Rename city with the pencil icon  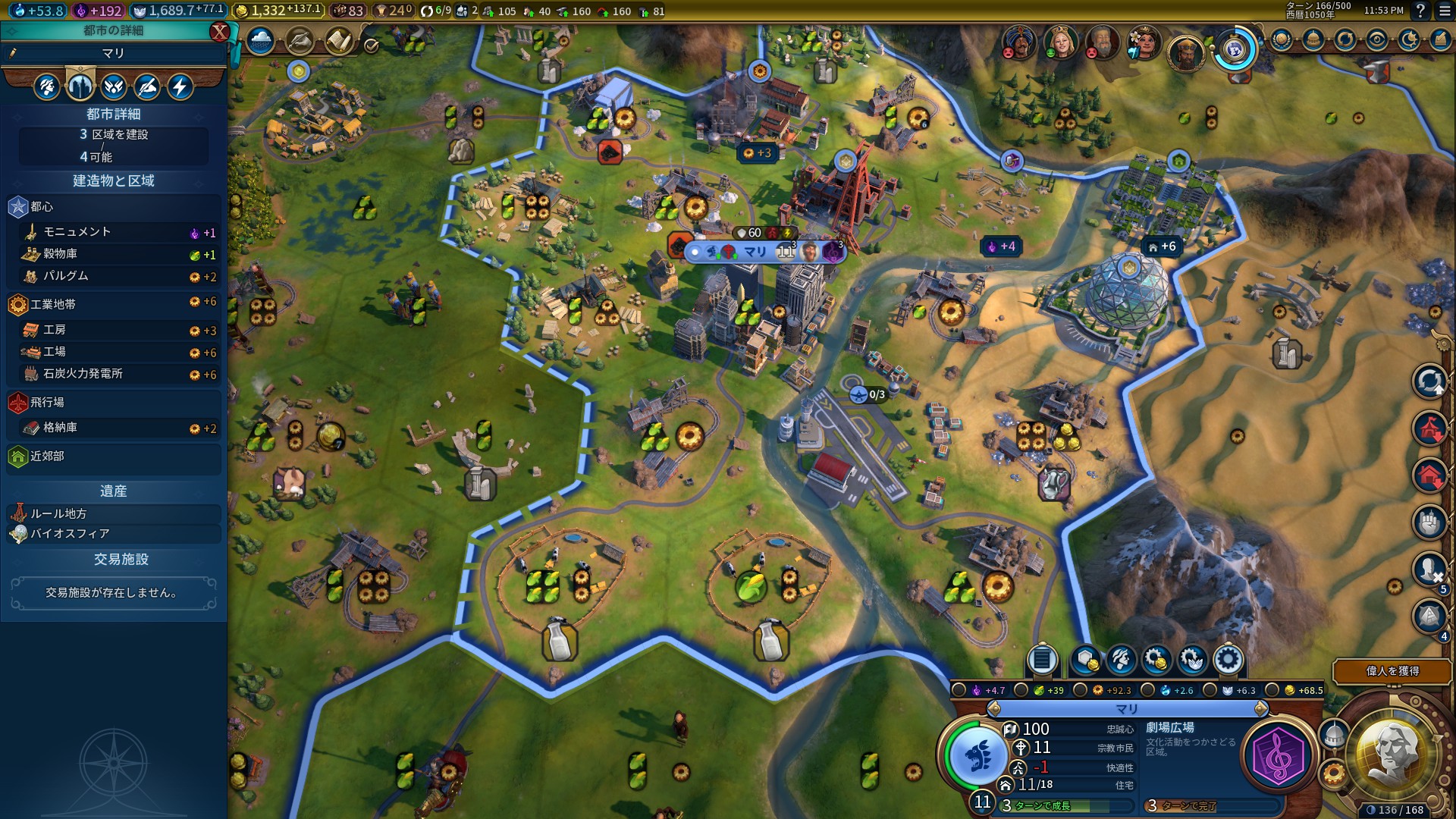click(13, 53)
